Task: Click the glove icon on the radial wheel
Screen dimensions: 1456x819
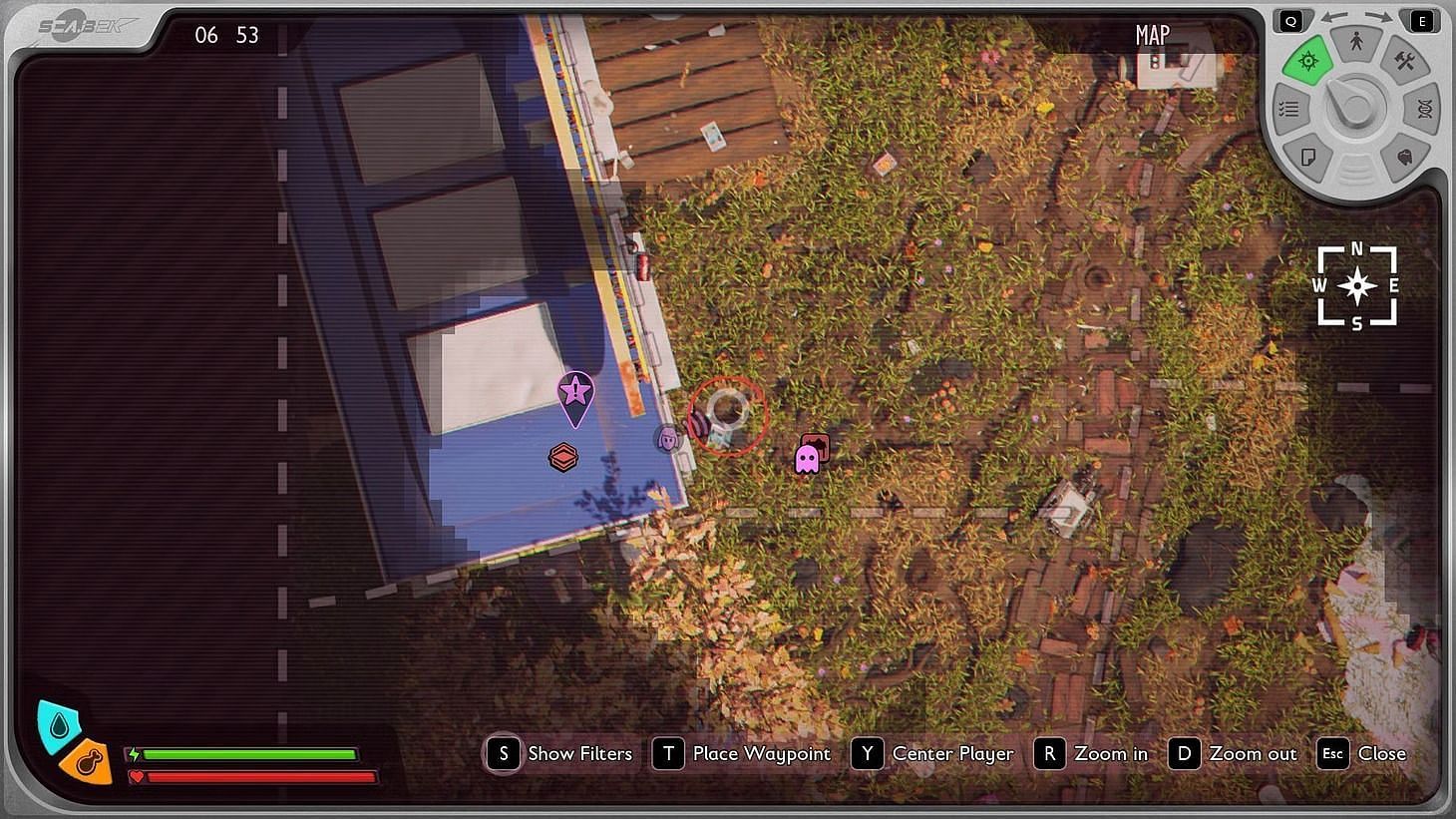Action: [x=1405, y=157]
